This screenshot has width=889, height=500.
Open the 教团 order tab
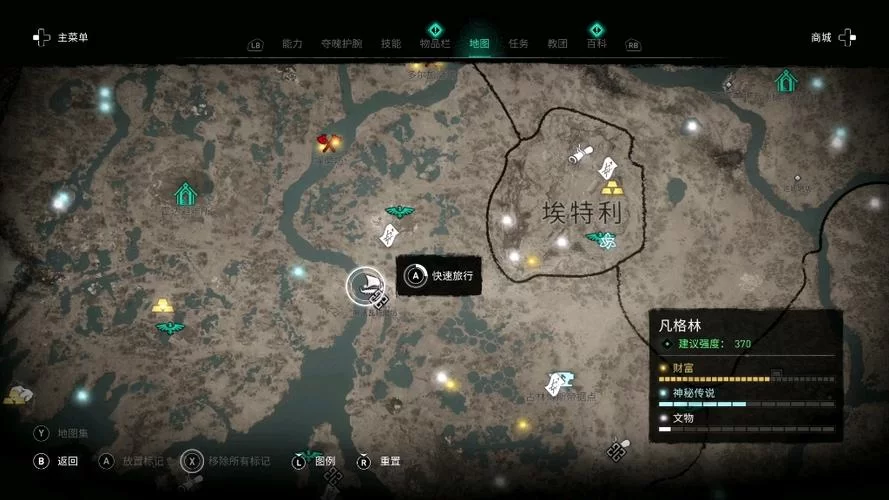[557, 44]
